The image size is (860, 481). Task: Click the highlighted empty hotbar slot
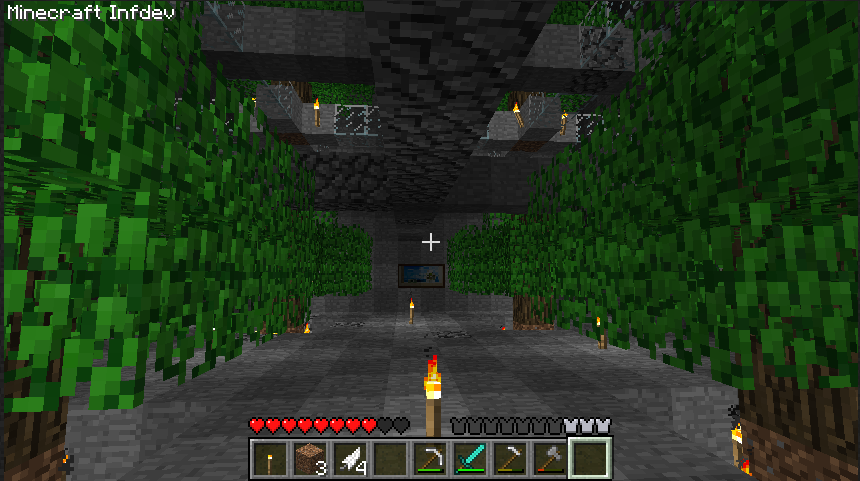point(589,459)
